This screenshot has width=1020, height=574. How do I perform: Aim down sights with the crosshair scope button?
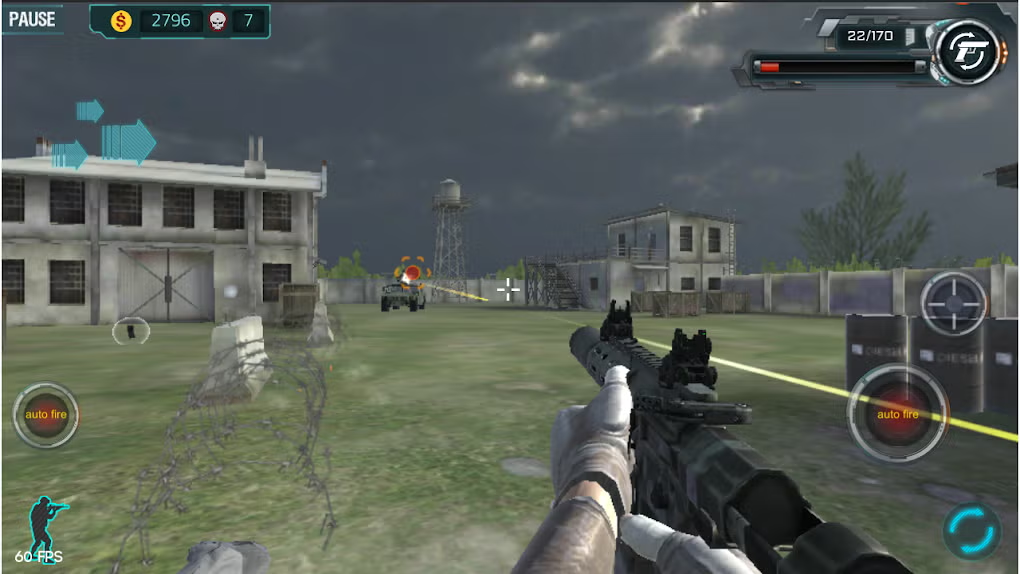[x=953, y=303]
